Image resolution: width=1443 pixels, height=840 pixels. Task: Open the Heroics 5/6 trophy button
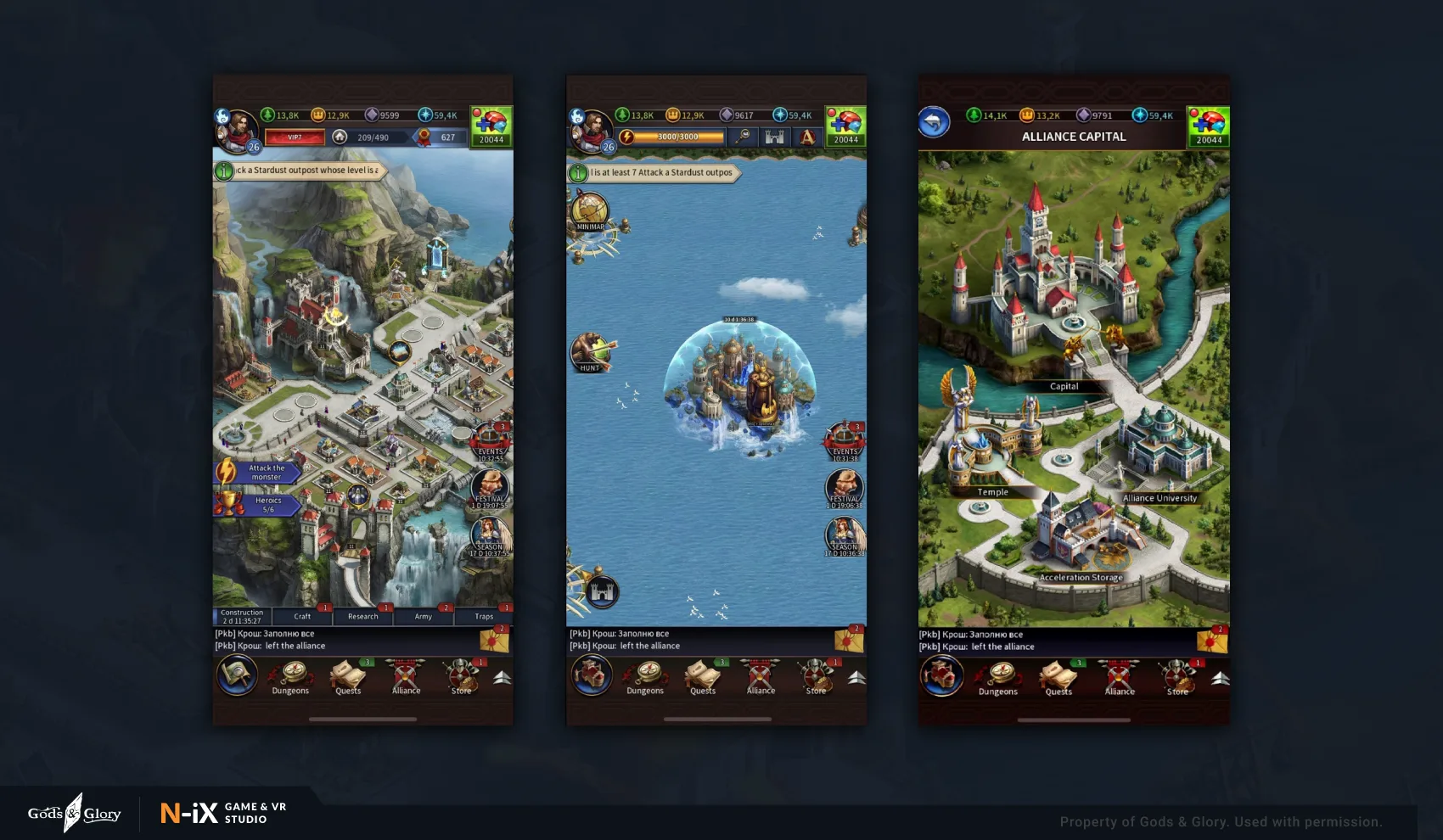(257, 505)
